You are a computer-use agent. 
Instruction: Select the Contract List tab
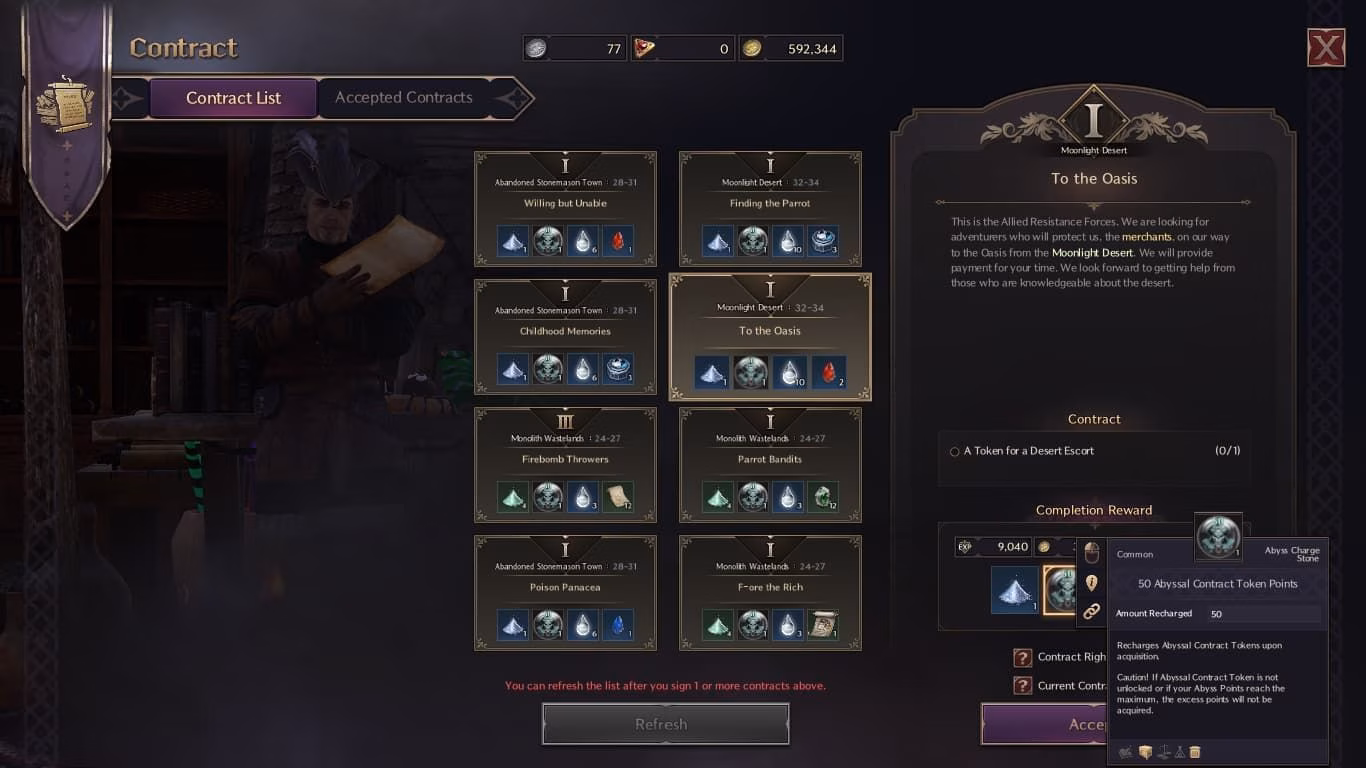[233, 97]
